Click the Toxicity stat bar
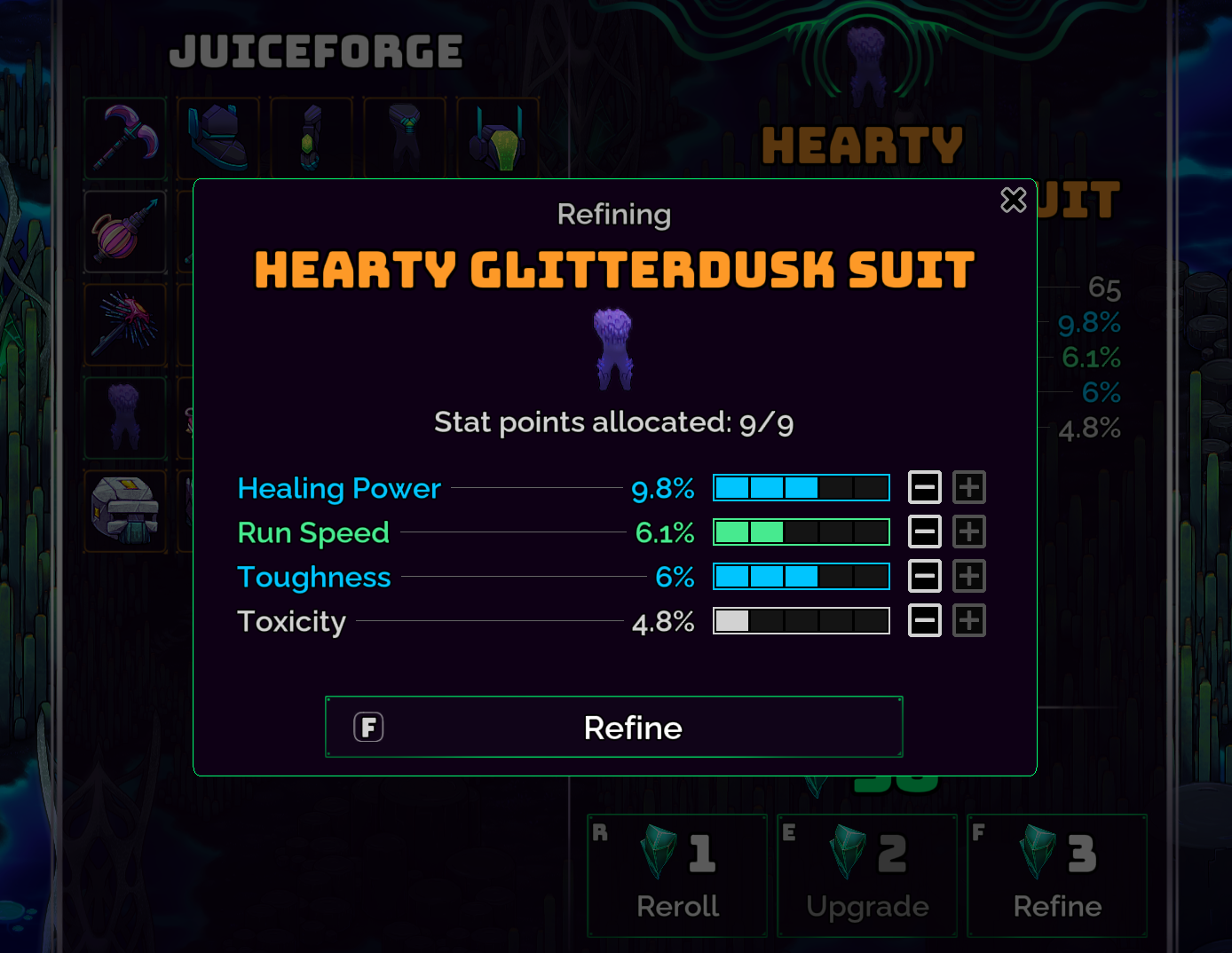Screen dimensions: 1232x953 pos(801,620)
